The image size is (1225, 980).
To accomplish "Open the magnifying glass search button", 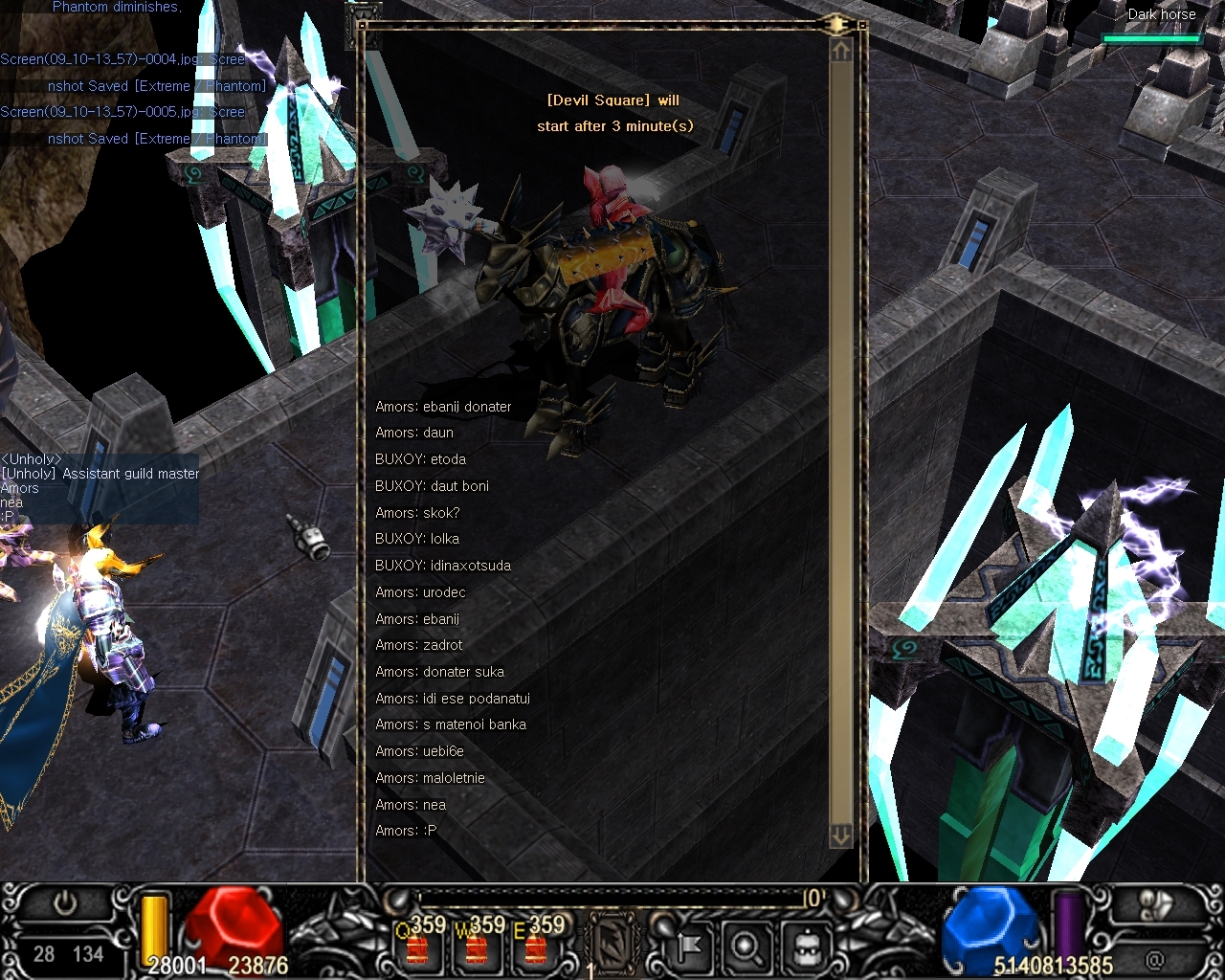I will [746, 947].
